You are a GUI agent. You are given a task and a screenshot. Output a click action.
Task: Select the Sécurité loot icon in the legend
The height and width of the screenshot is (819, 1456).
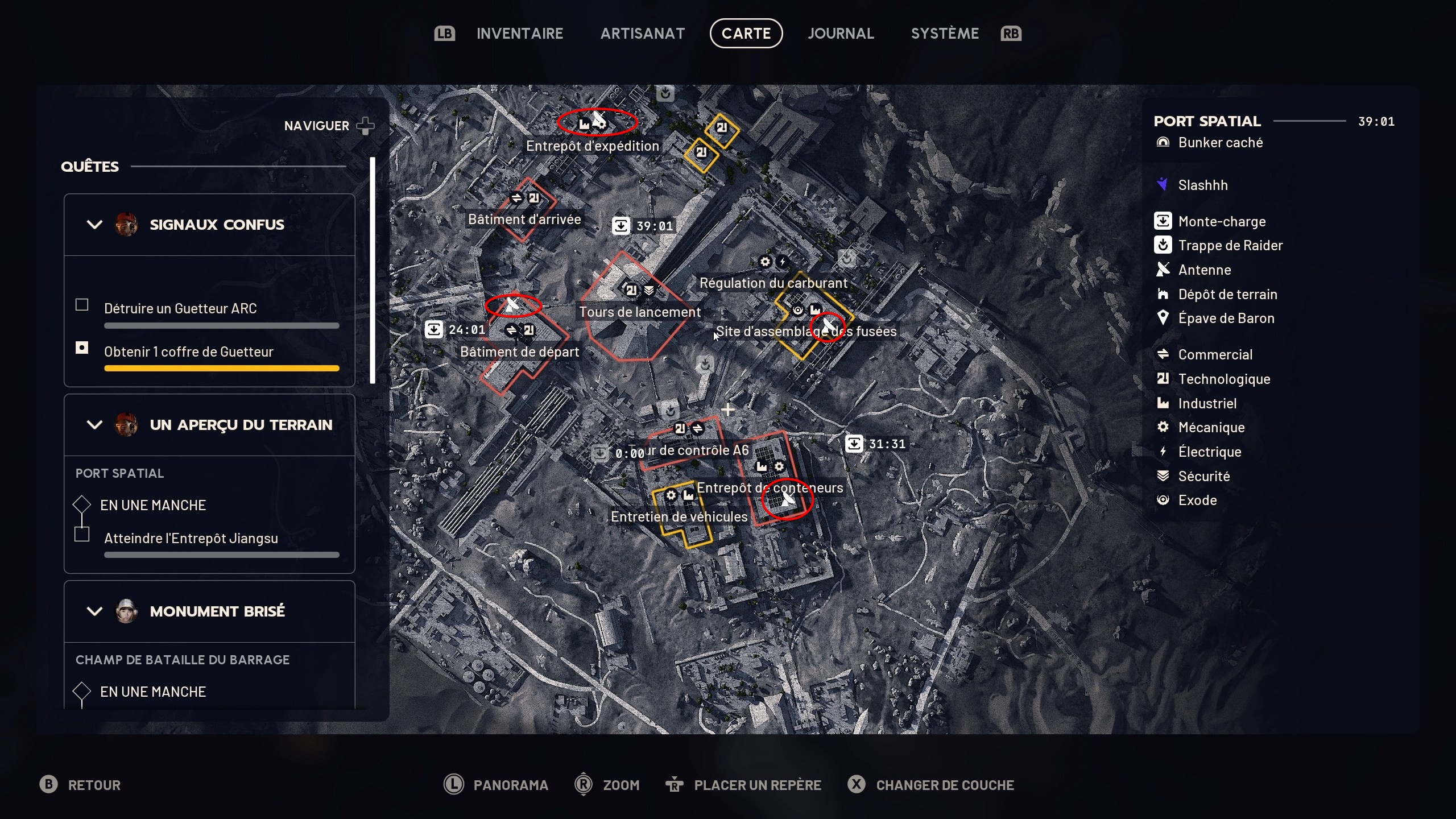(x=1164, y=476)
